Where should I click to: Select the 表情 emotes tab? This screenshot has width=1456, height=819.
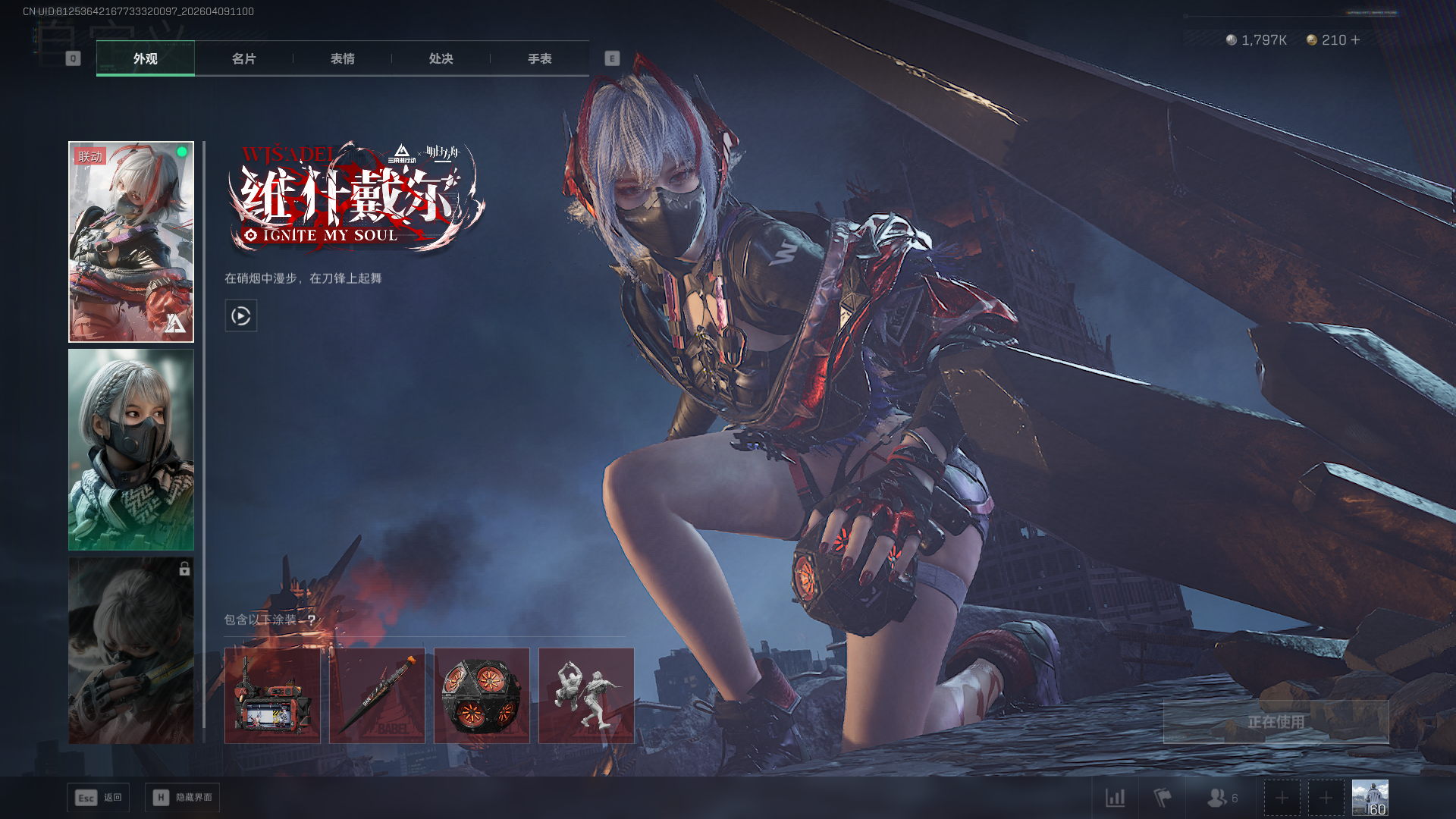(x=342, y=58)
